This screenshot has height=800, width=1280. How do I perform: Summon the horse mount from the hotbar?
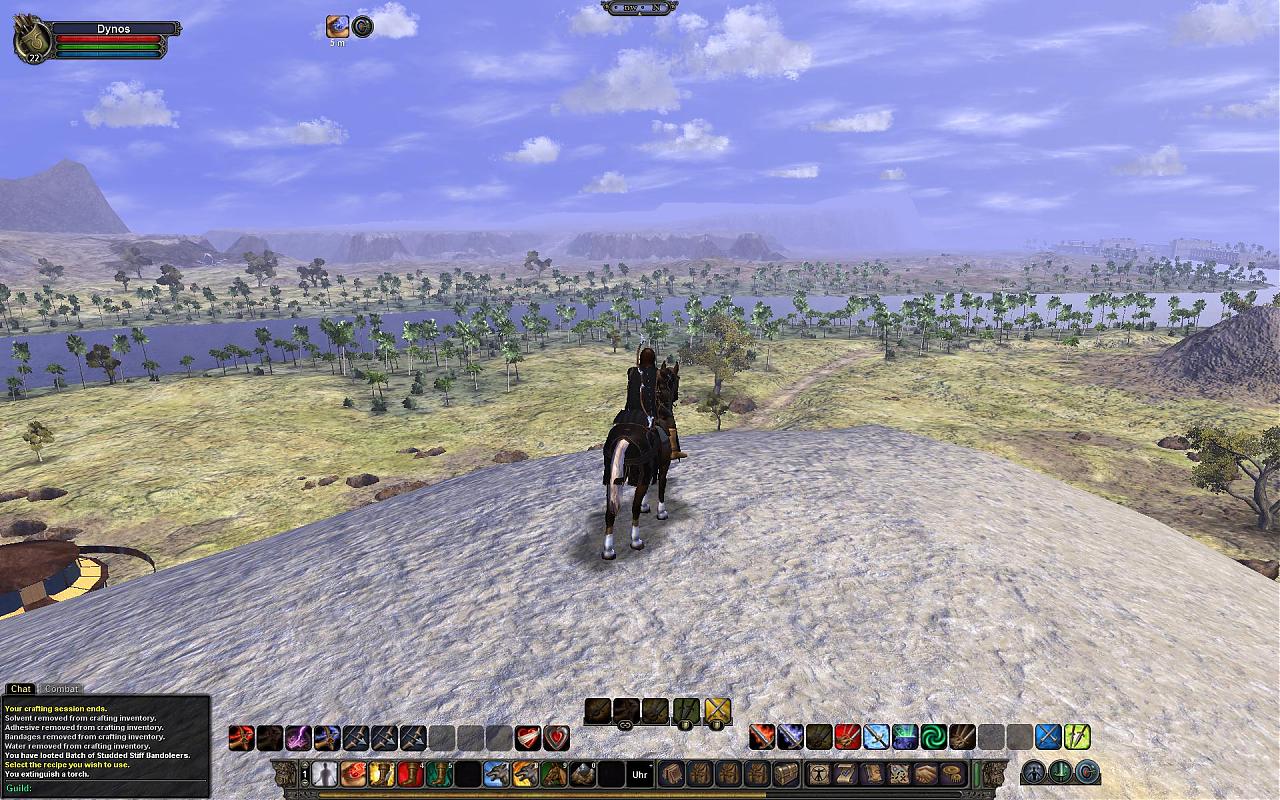553,774
